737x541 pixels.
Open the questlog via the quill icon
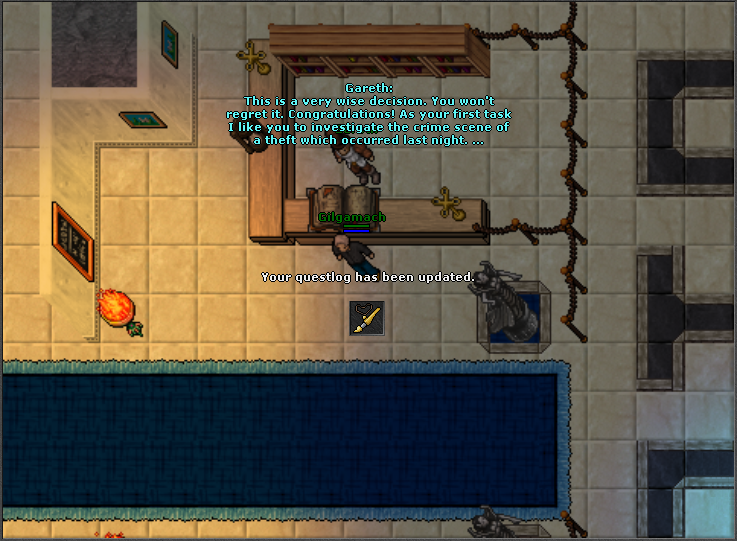point(366,318)
